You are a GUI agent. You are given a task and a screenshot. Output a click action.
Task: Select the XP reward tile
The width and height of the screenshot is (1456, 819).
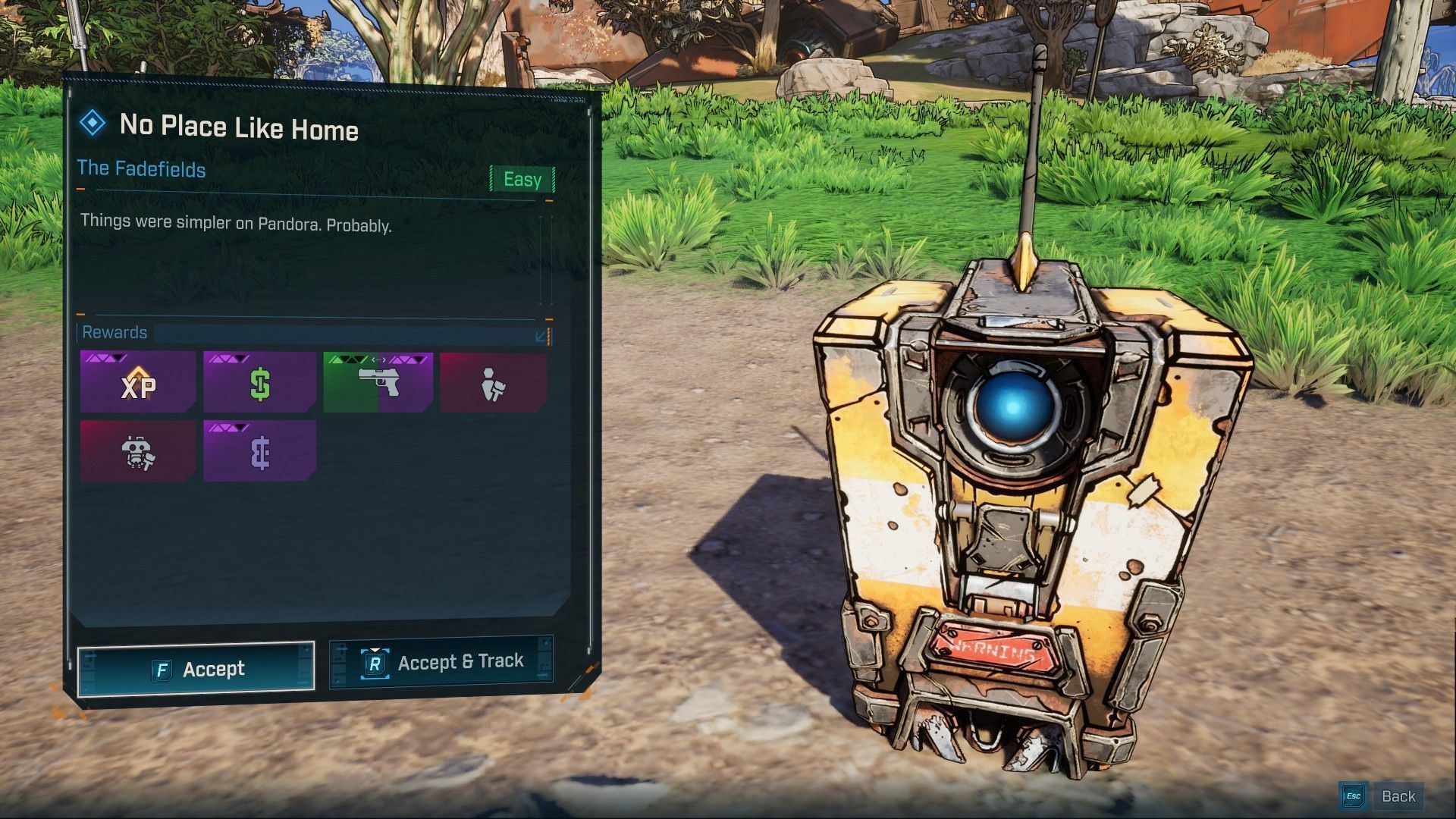(x=138, y=383)
